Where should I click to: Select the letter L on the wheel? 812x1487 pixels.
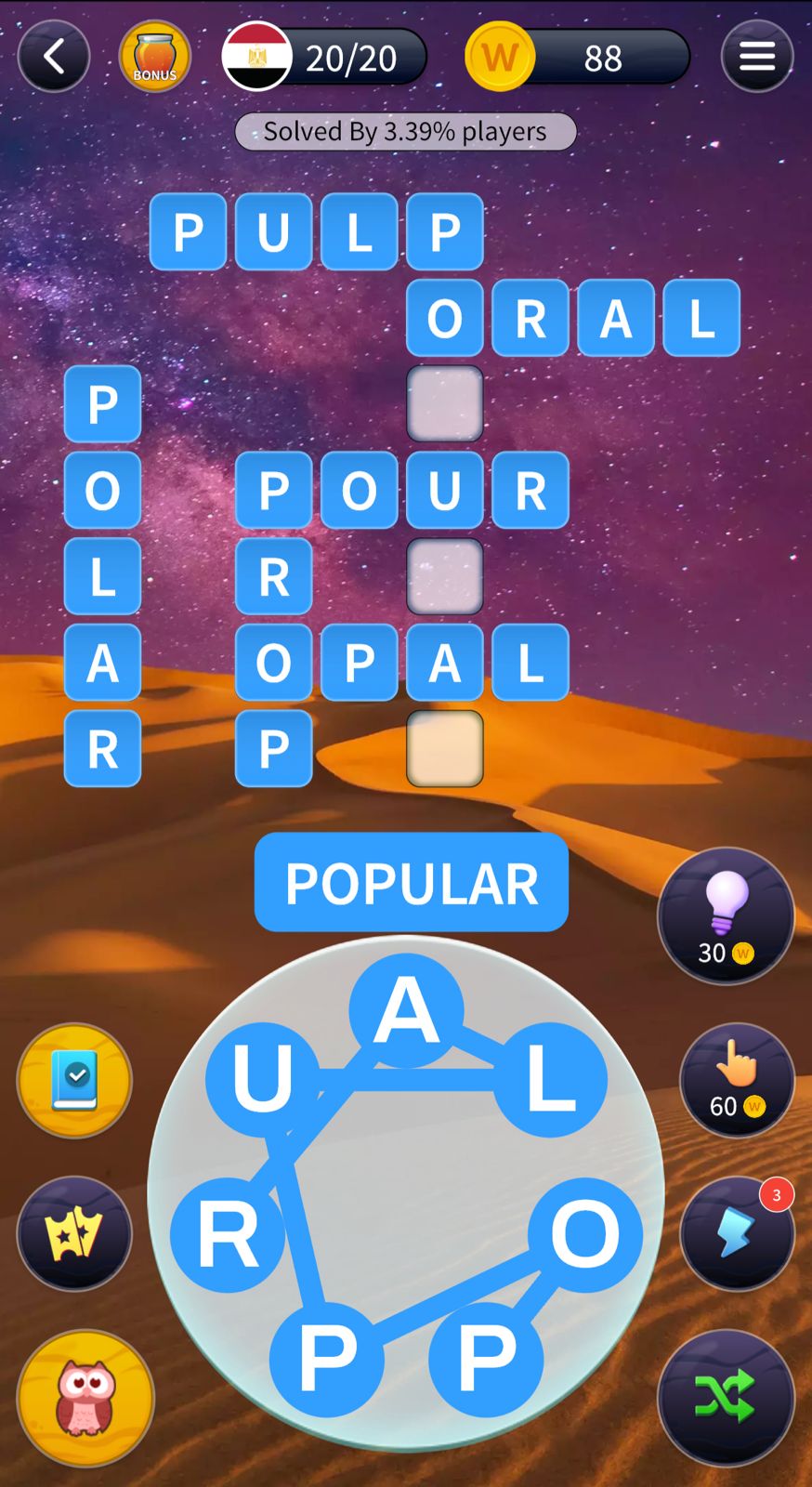click(550, 1080)
